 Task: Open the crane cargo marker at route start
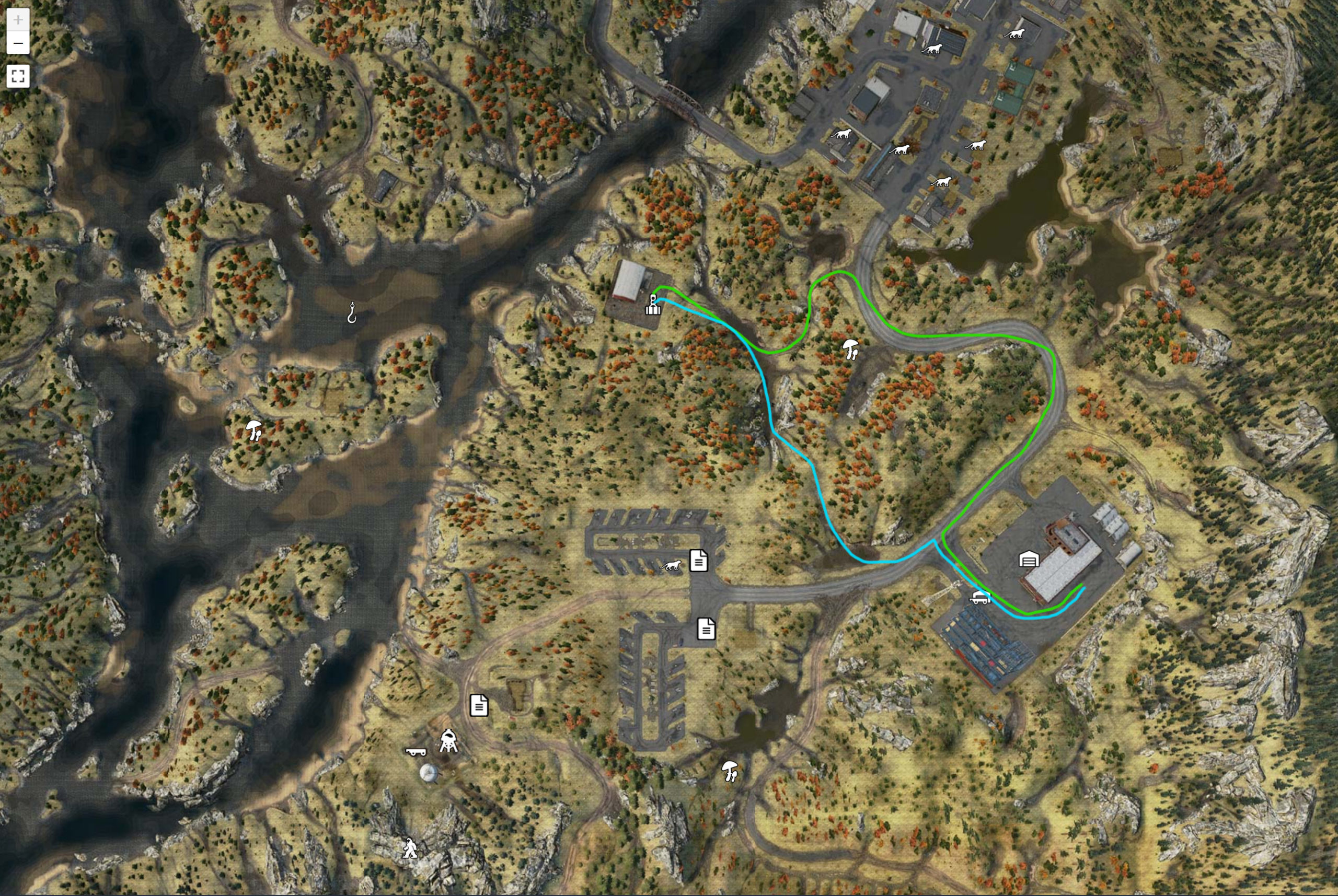click(653, 305)
